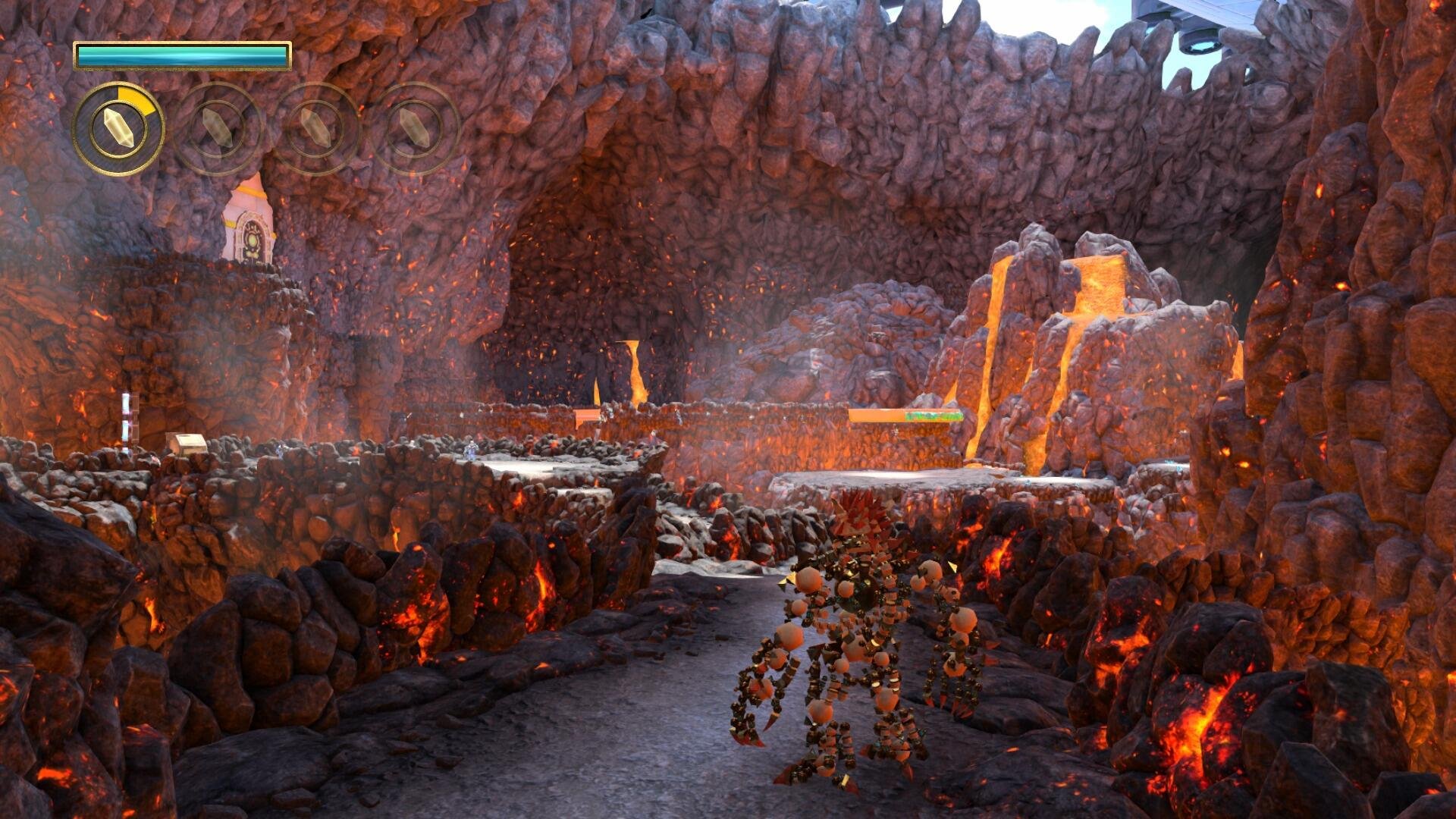Select the fourth sunstone slot icon
Viewport: 1456px width, 819px height.
click(417, 132)
